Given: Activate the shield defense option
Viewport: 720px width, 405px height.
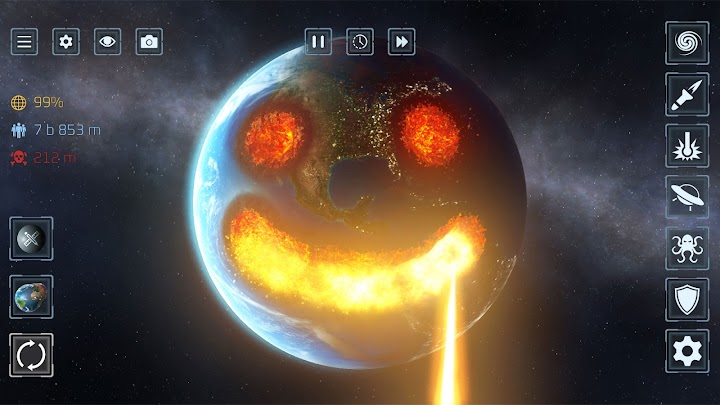Looking at the screenshot, I should (x=687, y=299).
